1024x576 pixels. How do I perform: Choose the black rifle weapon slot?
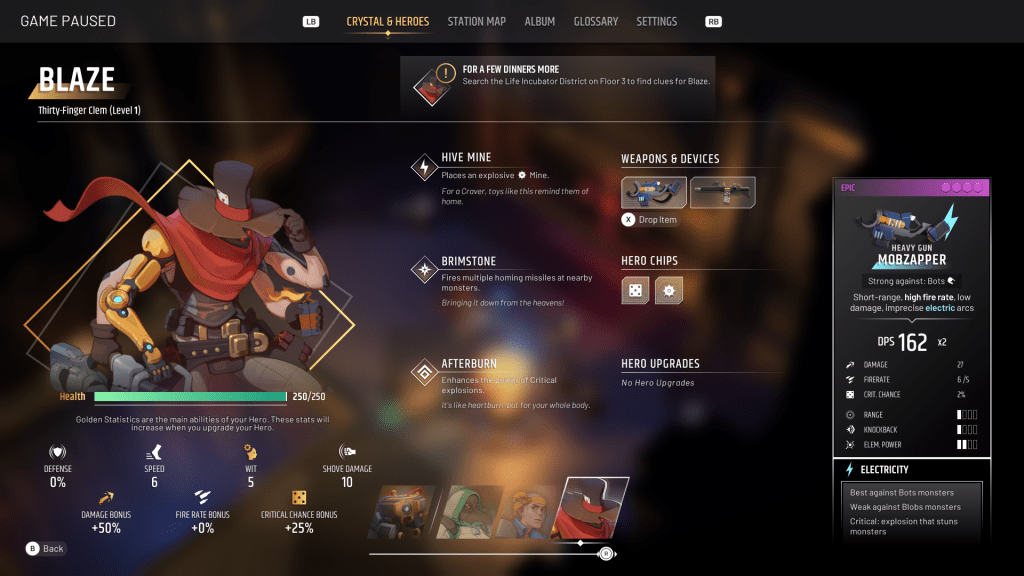(722, 192)
